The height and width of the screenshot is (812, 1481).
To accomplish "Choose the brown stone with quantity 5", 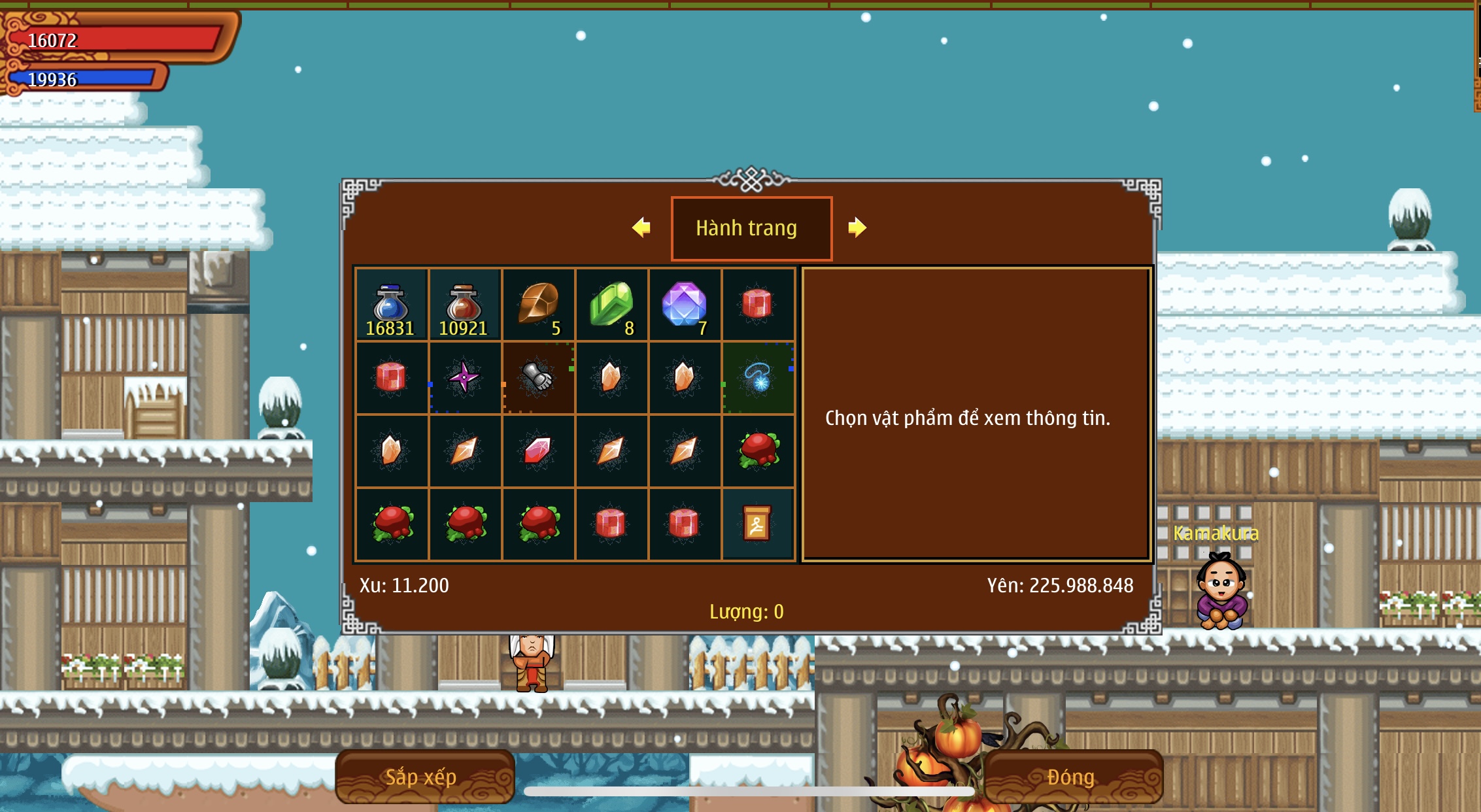I will click(538, 305).
